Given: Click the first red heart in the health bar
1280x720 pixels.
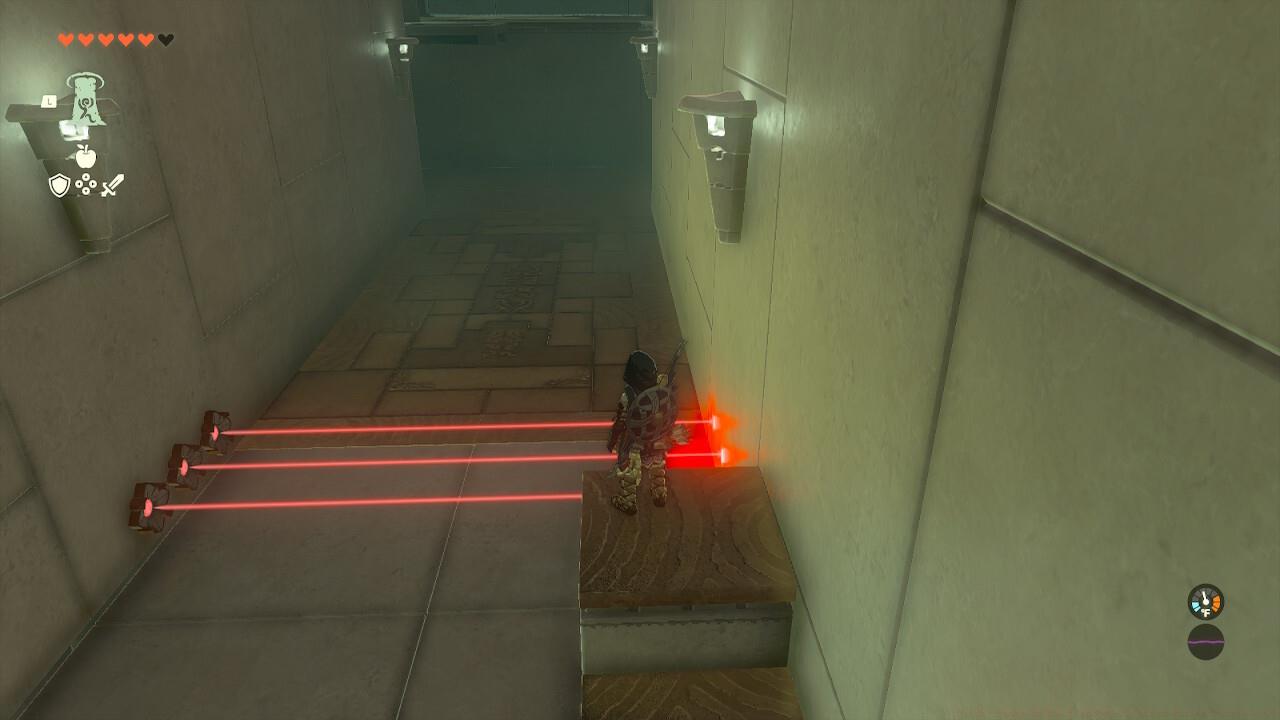Looking at the screenshot, I should [66, 39].
